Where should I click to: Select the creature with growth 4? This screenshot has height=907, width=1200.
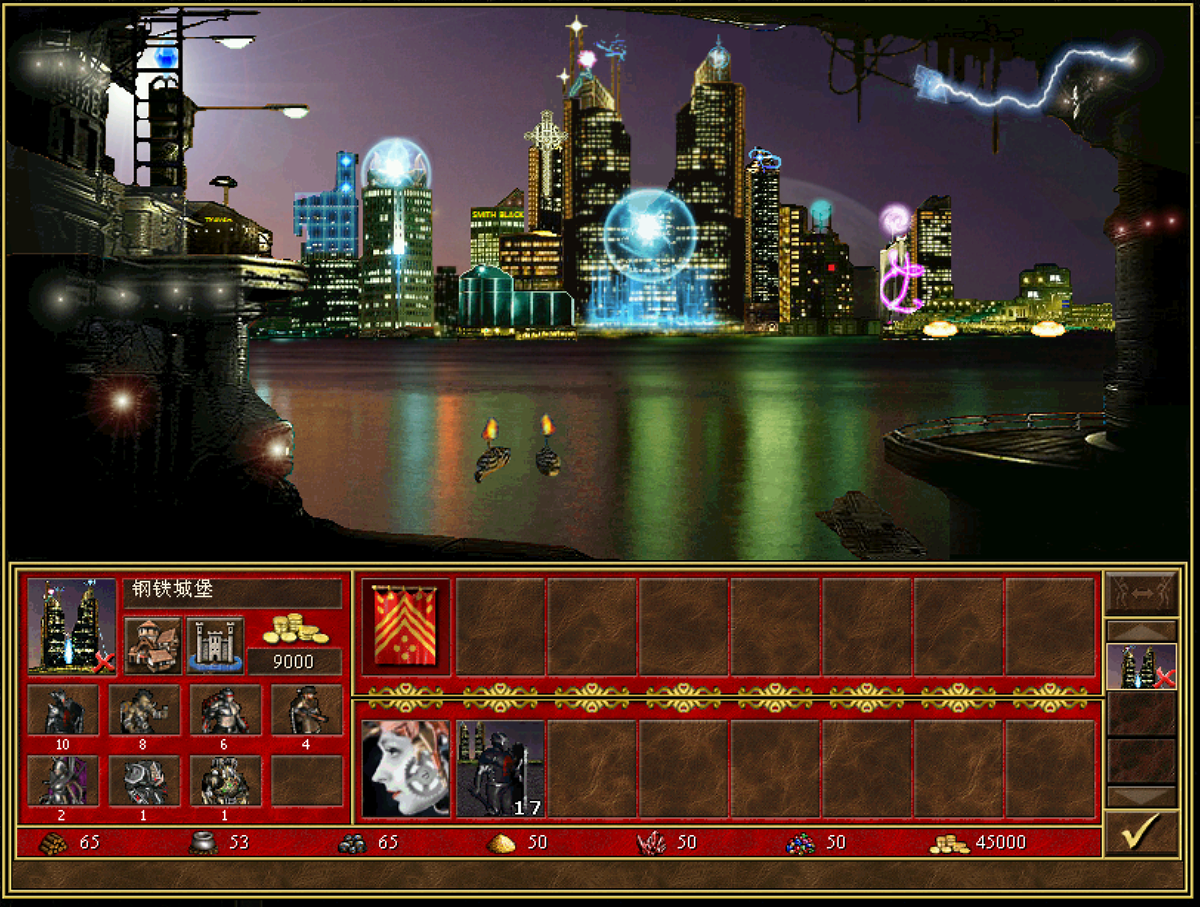tap(306, 710)
